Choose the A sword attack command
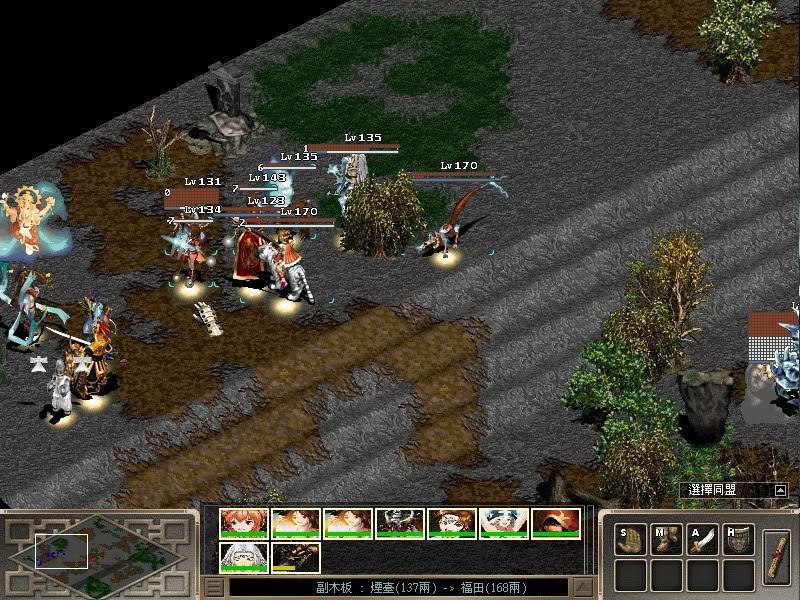800x600 pixels. [x=703, y=539]
